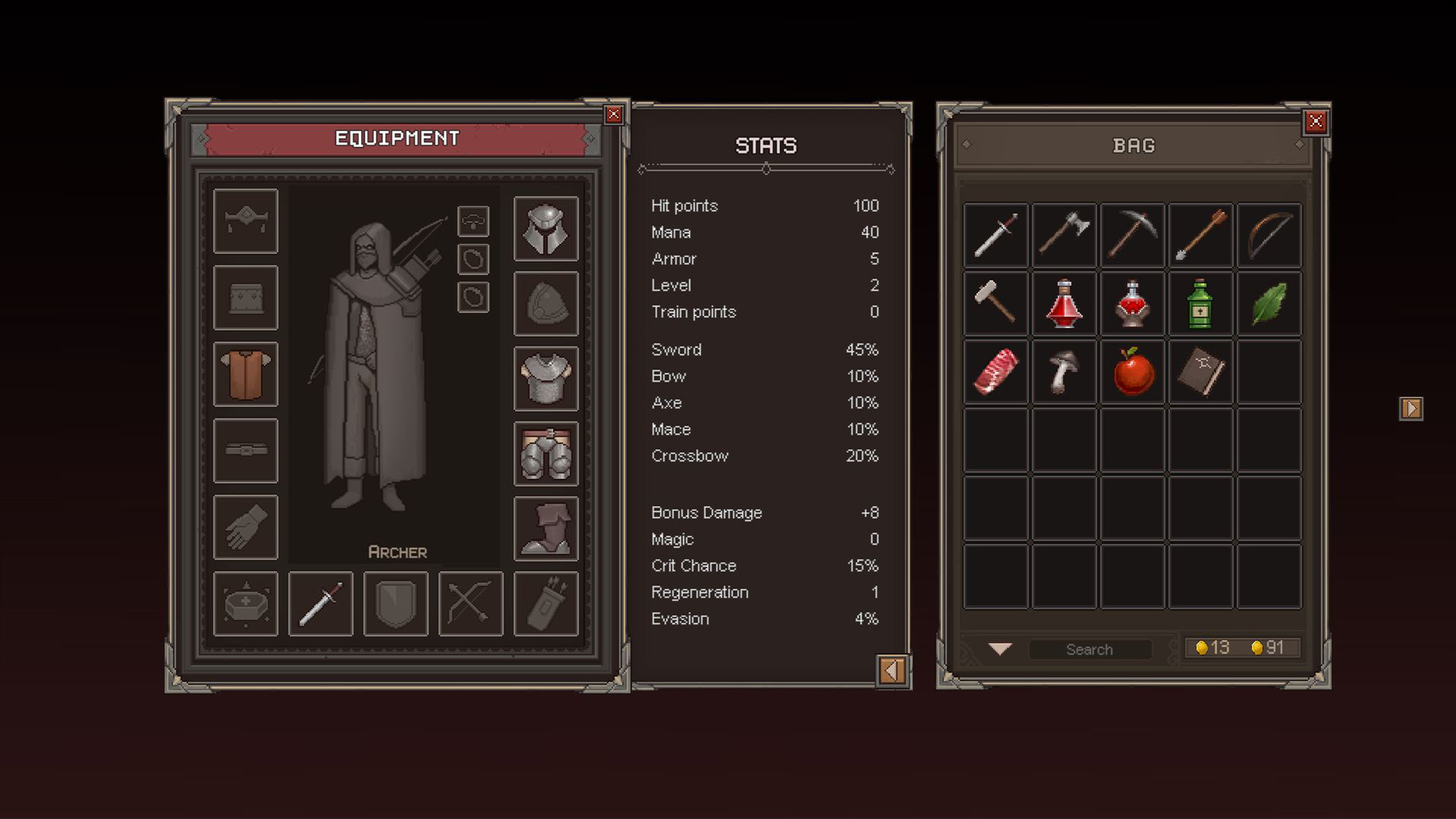Close the Bag window
The width and height of the screenshot is (1456, 819).
point(1316,121)
